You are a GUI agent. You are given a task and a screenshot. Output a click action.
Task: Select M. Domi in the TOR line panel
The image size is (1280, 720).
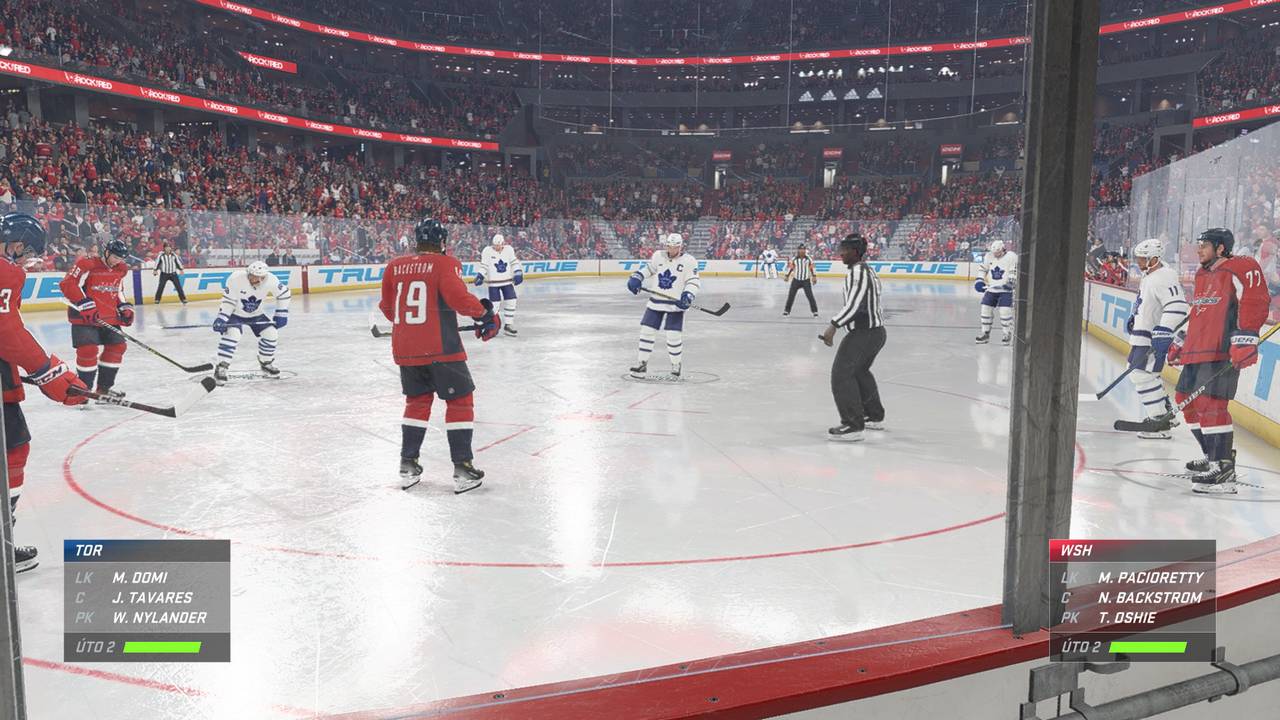[140, 577]
